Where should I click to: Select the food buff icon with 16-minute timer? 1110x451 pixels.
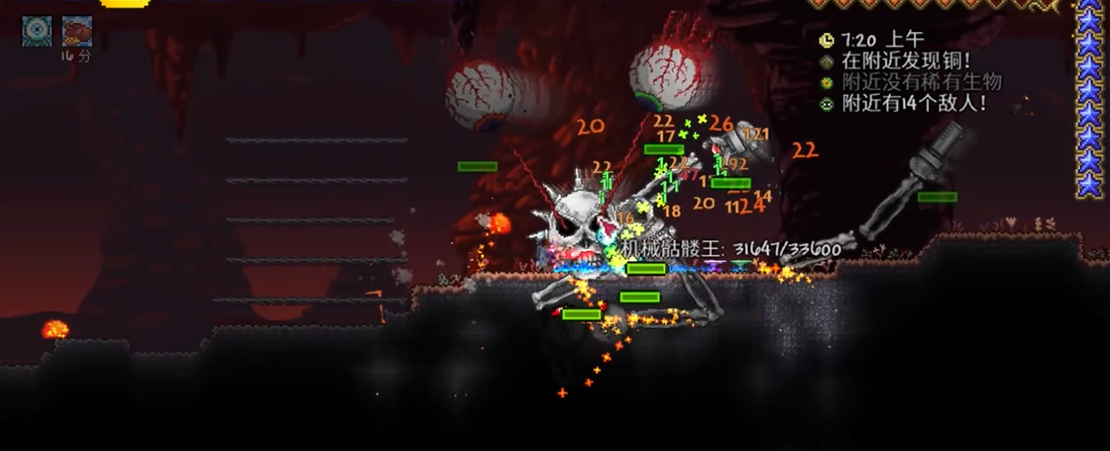coord(77,31)
